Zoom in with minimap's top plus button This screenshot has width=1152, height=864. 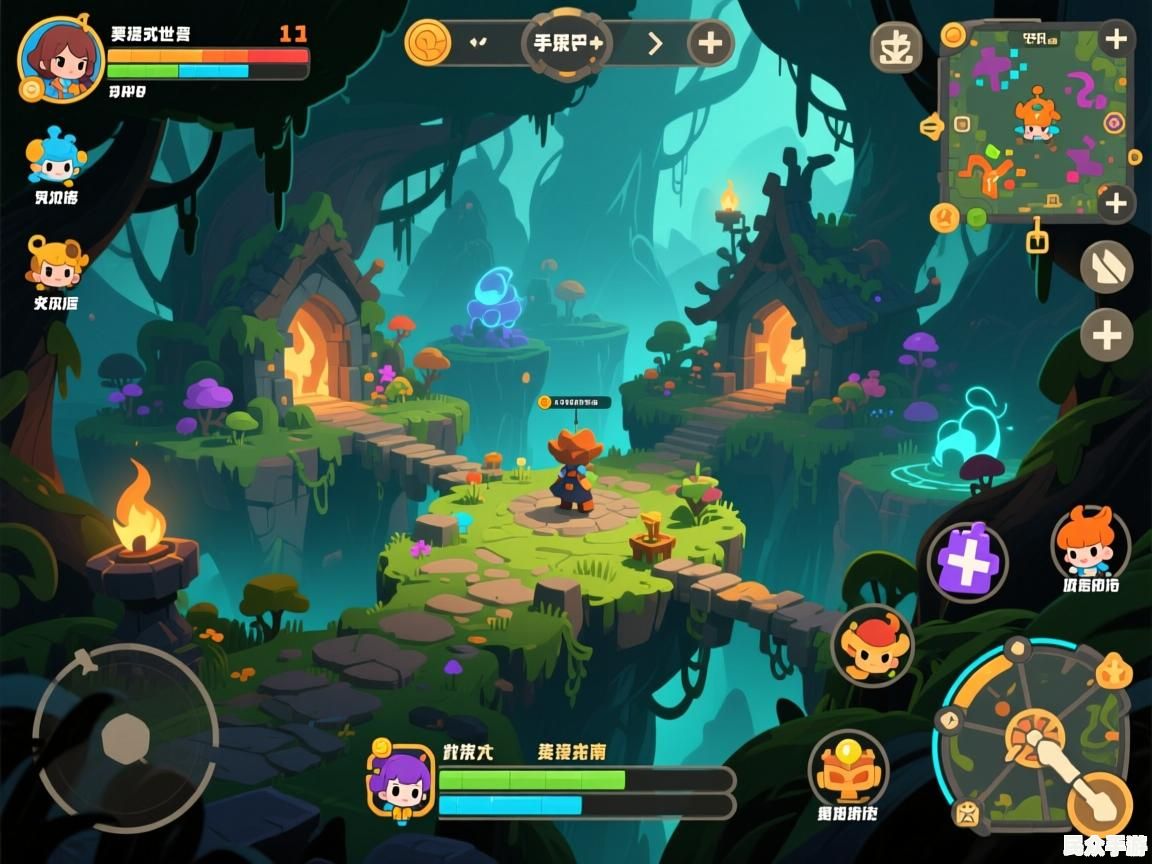point(1116,40)
